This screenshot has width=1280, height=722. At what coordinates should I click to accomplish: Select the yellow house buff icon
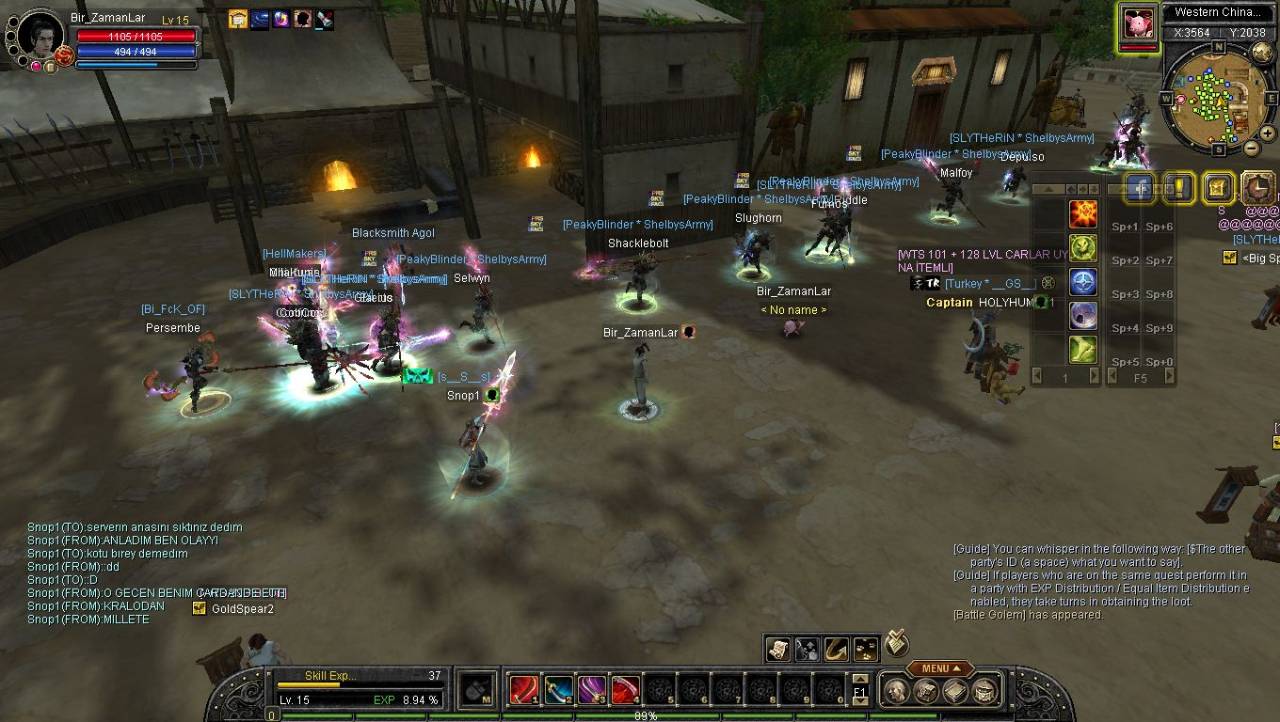[238, 19]
